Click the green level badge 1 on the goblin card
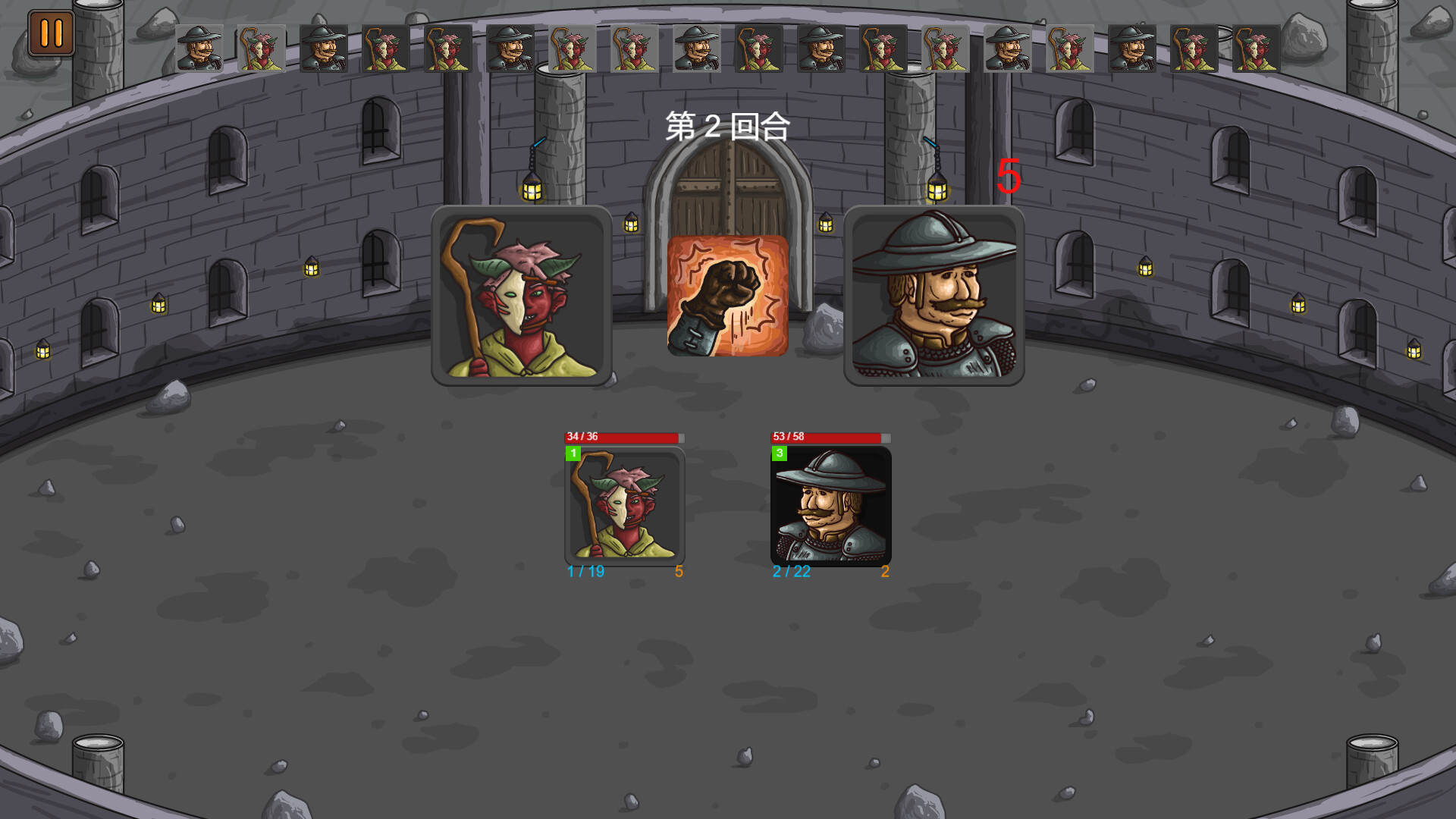Screen dimensions: 1456x819 click(x=574, y=453)
